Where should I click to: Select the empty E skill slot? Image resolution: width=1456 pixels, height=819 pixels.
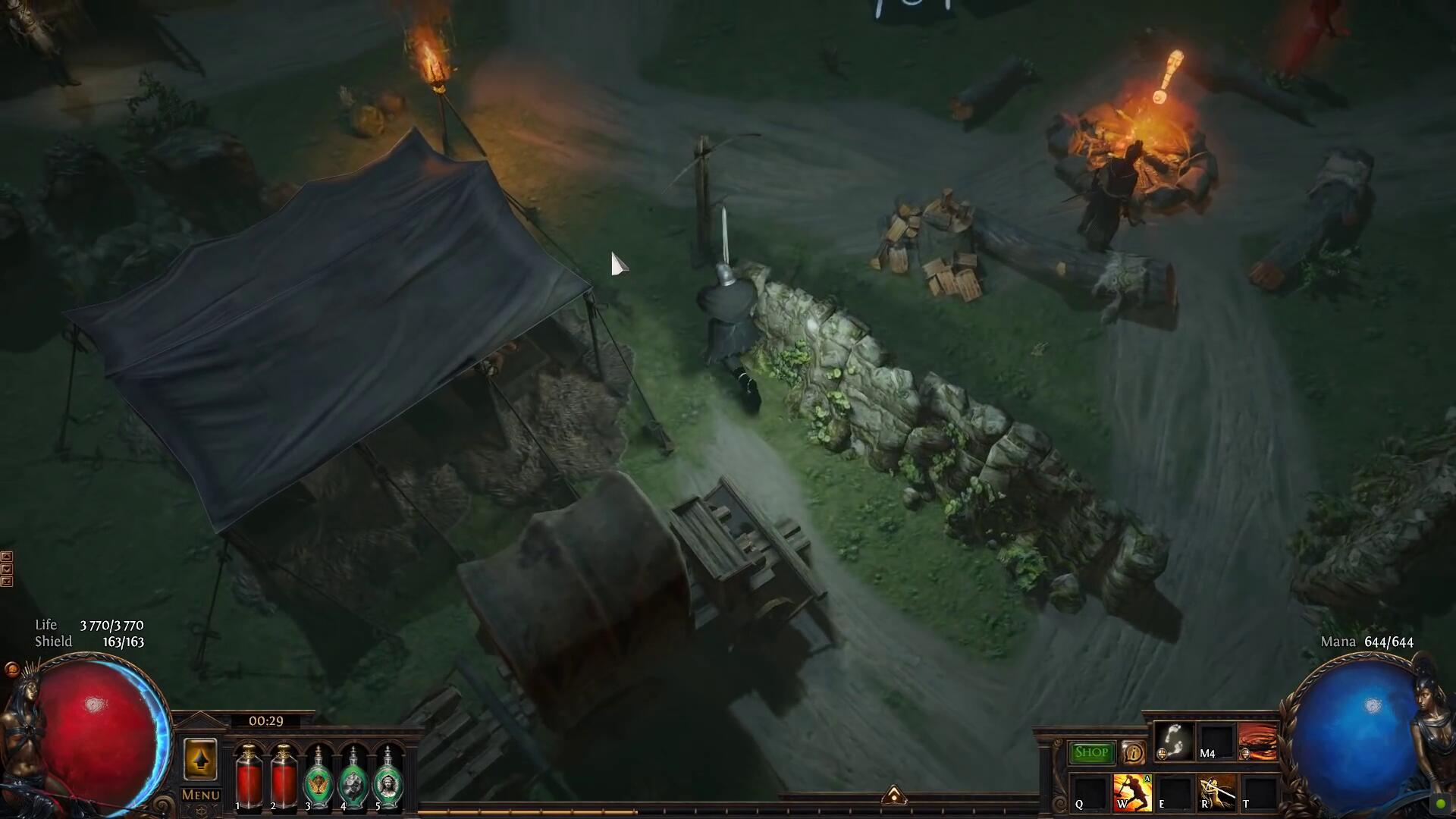coord(1173,793)
